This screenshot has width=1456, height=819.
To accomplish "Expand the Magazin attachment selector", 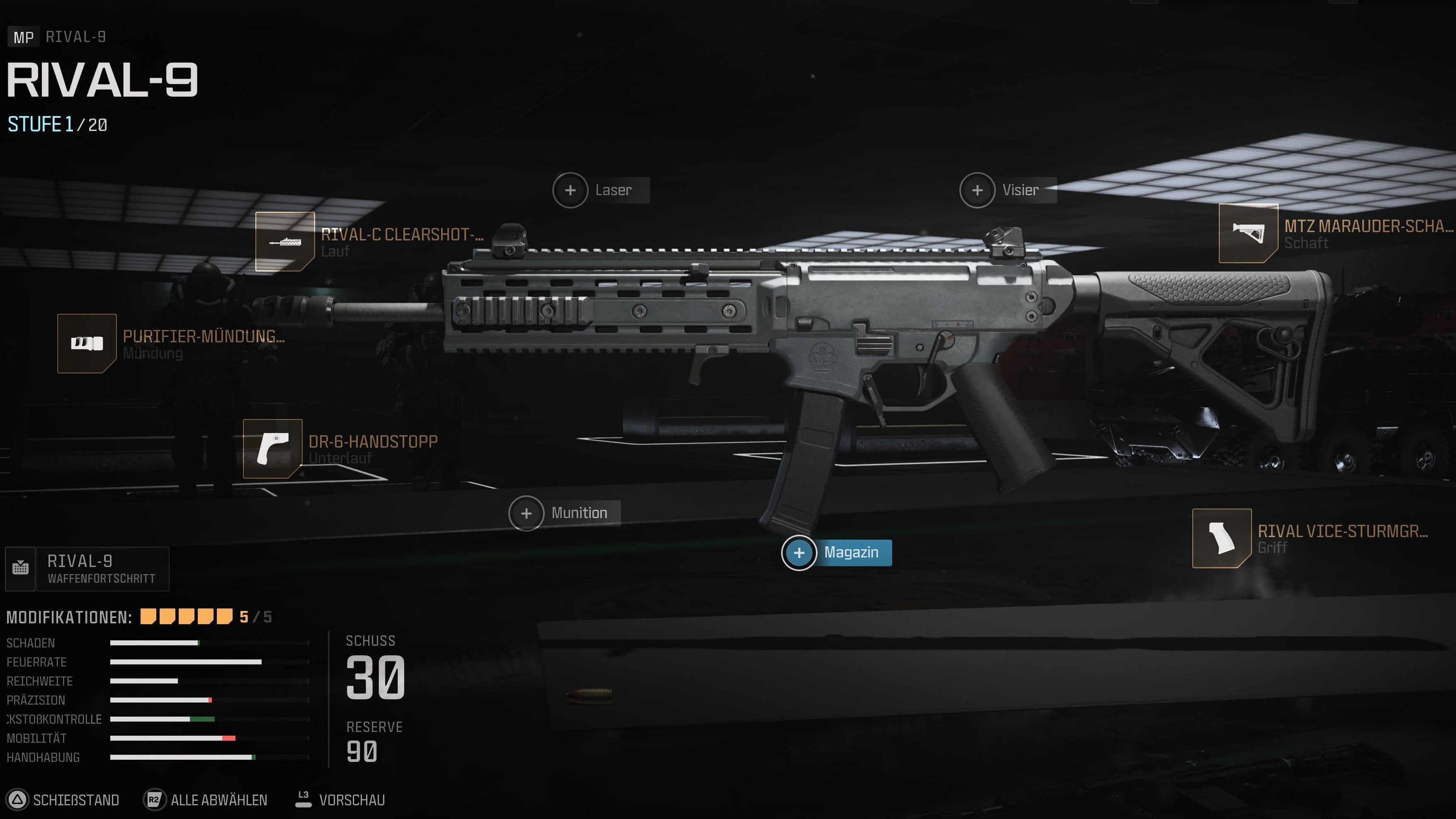I will tap(837, 553).
